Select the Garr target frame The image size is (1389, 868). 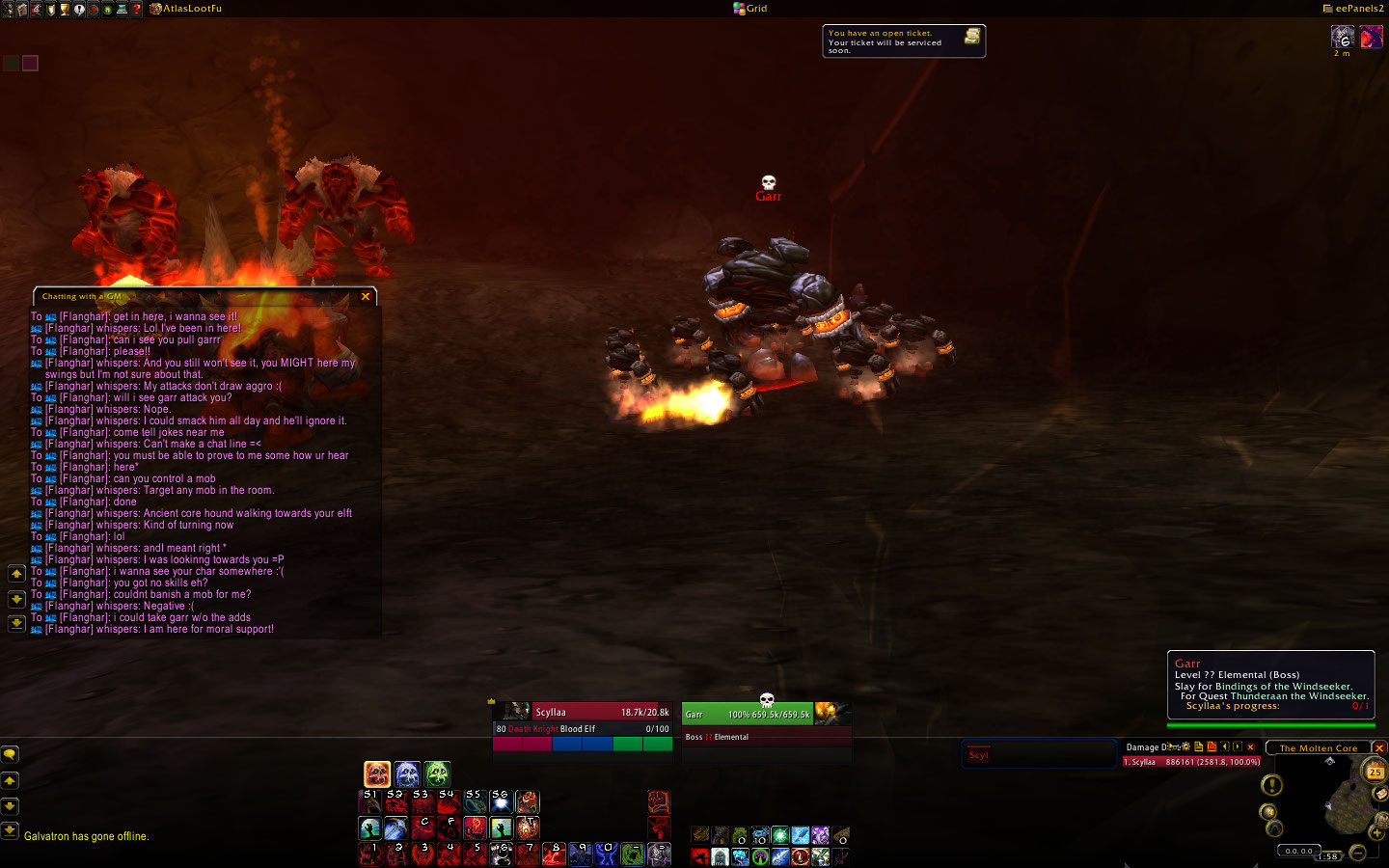click(749, 714)
